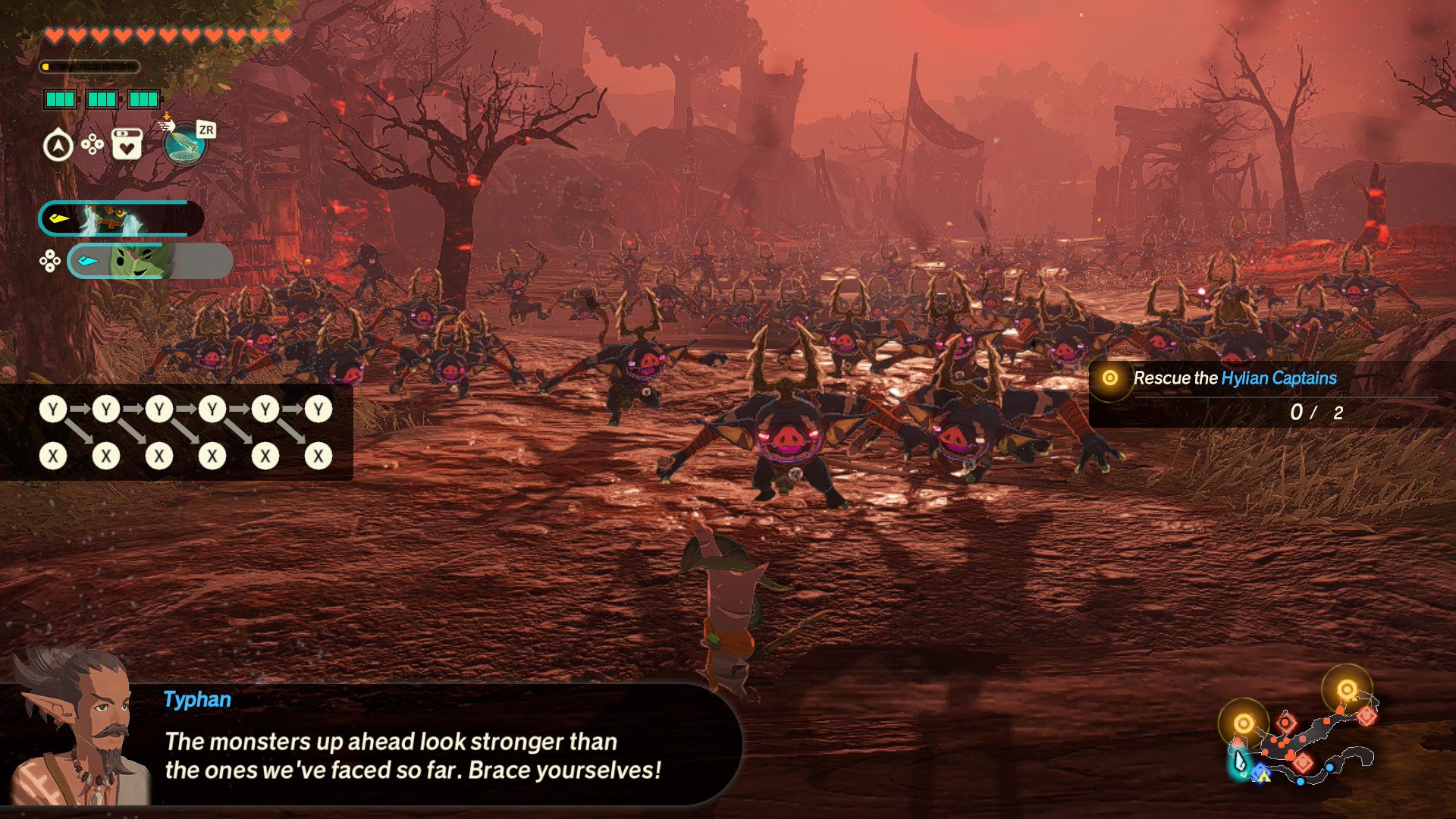Select the compass arrow icon
Viewport: 1456px width, 819px height.
[58, 145]
